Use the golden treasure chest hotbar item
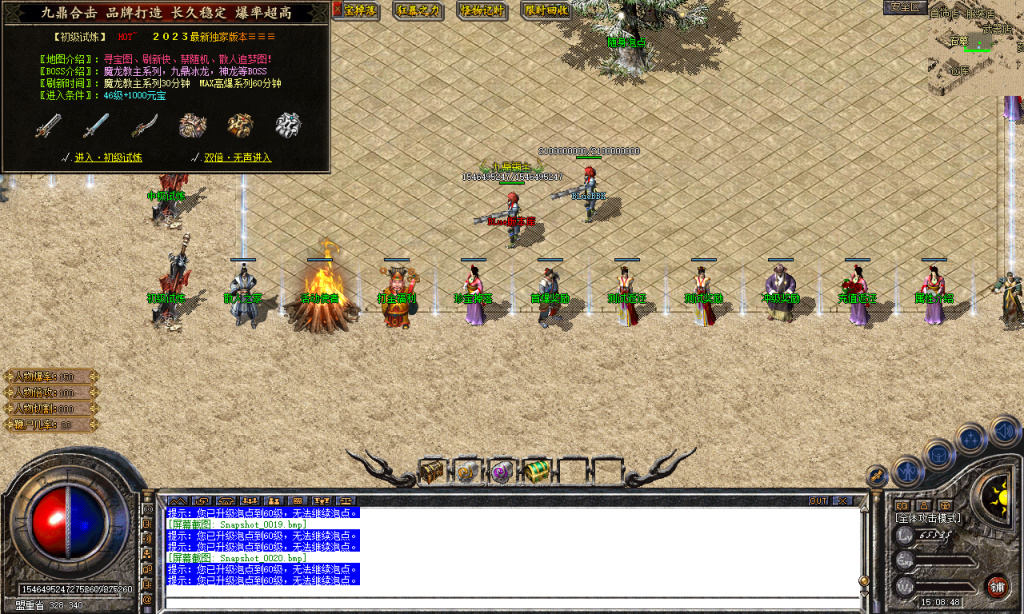This screenshot has height=614, width=1024. click(432, 470)
